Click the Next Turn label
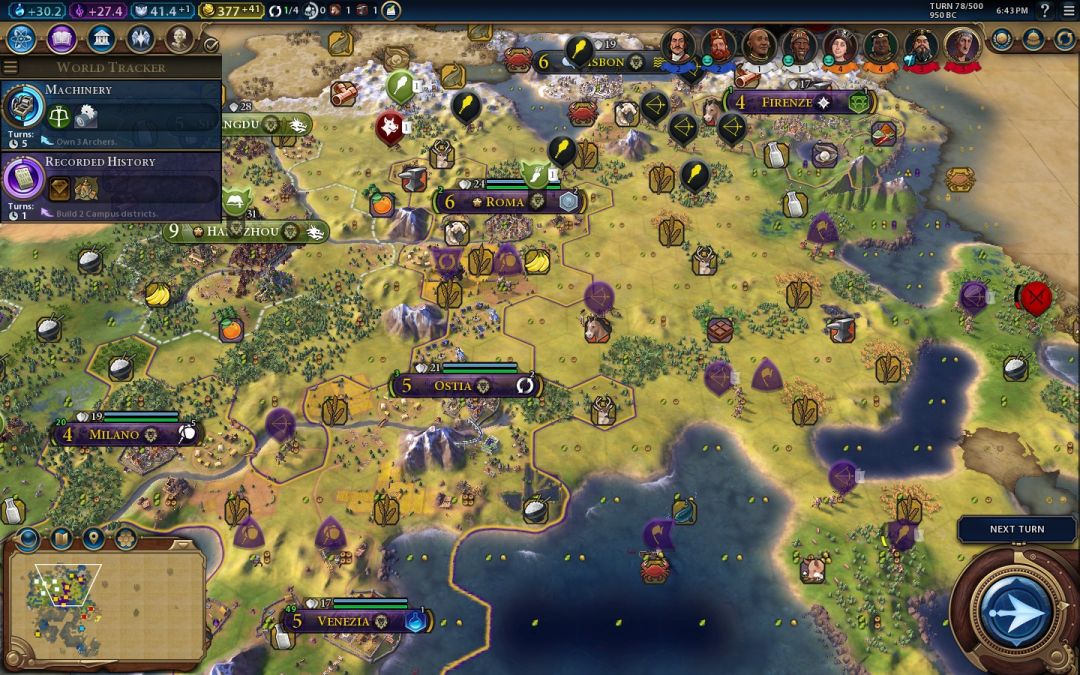The width and height of the screenshot is (1080, 675). 1016,529
